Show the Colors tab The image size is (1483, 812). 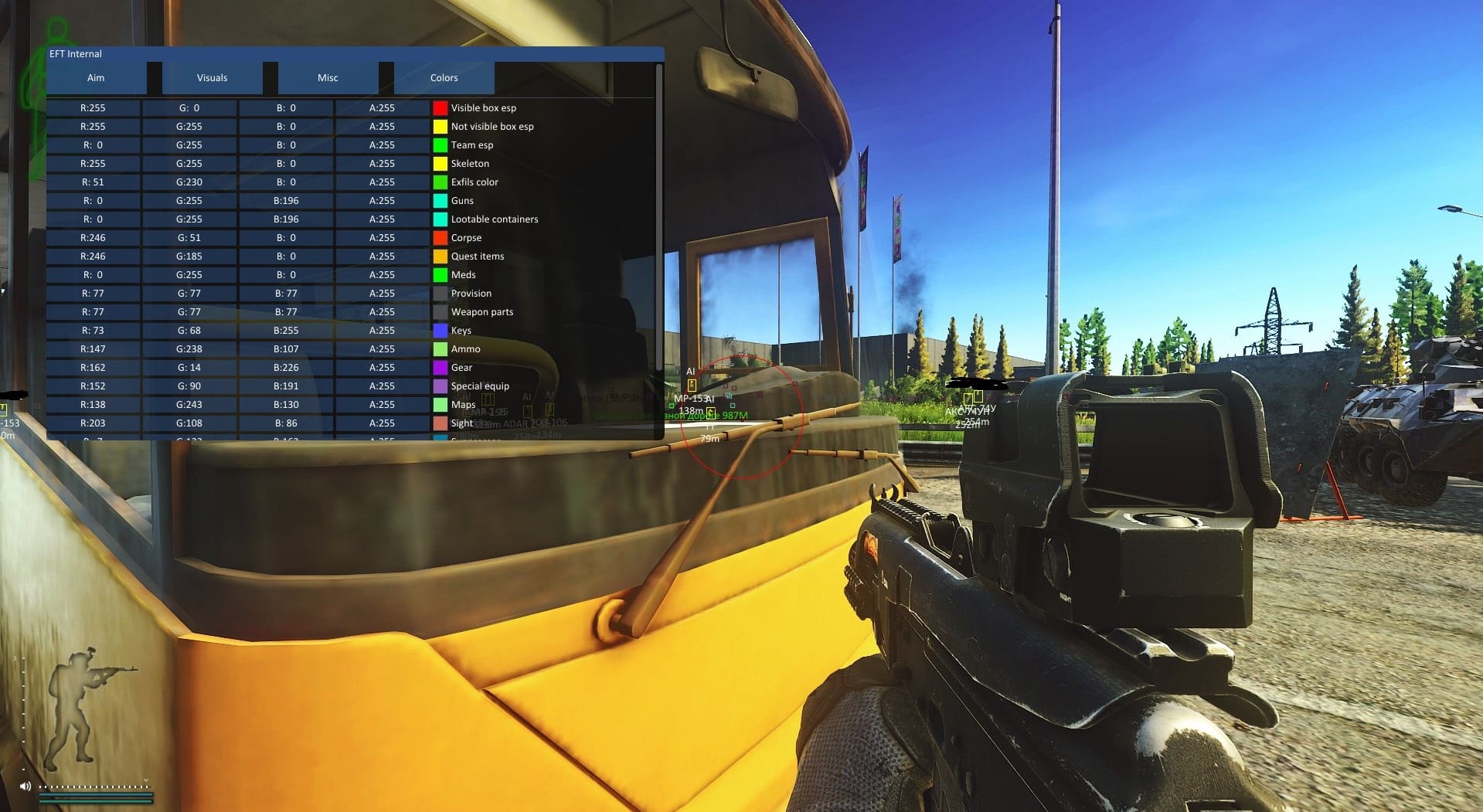[x=444, y=78]
